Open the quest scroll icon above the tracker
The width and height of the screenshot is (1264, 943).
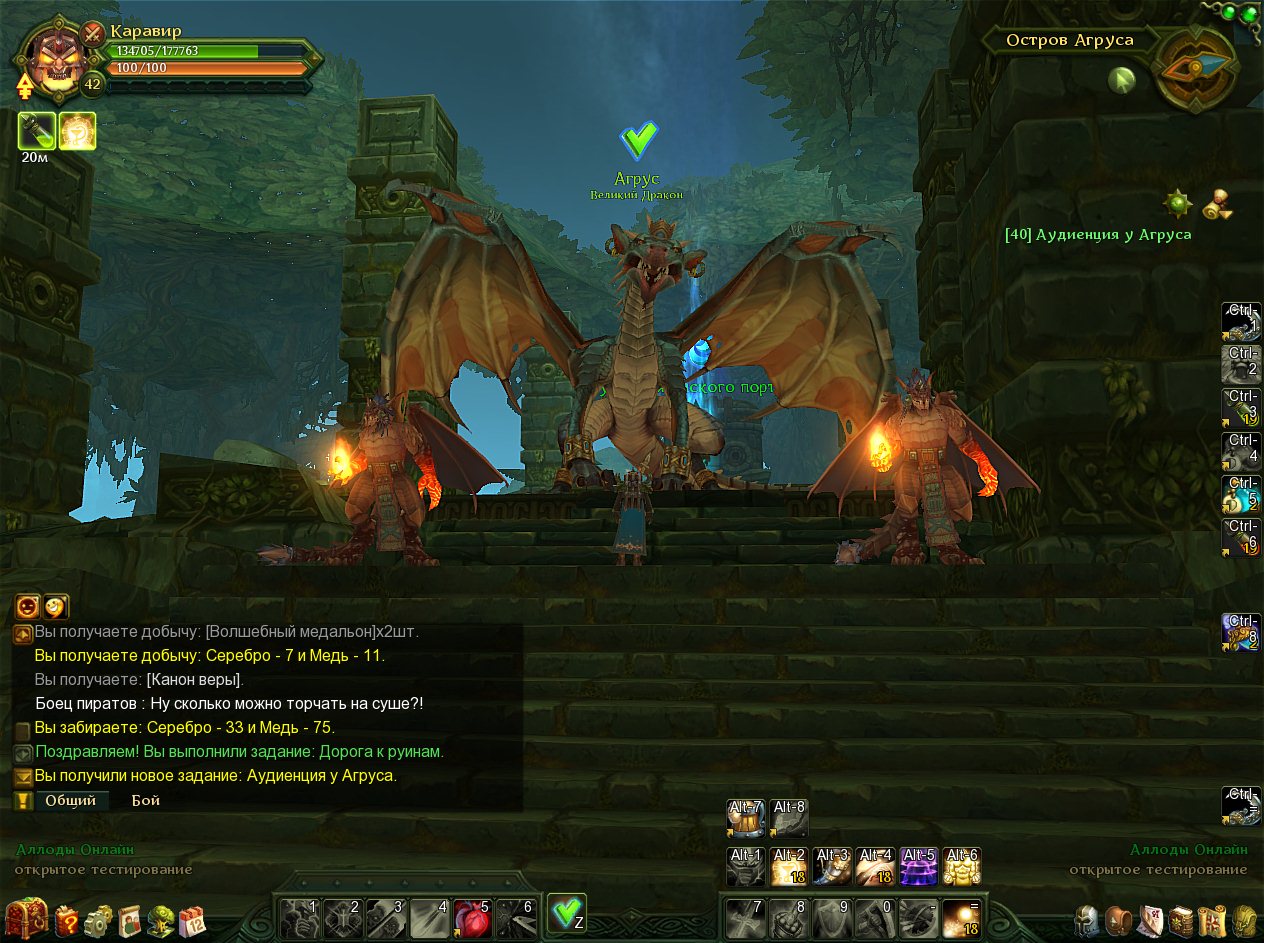point(1217,204)
